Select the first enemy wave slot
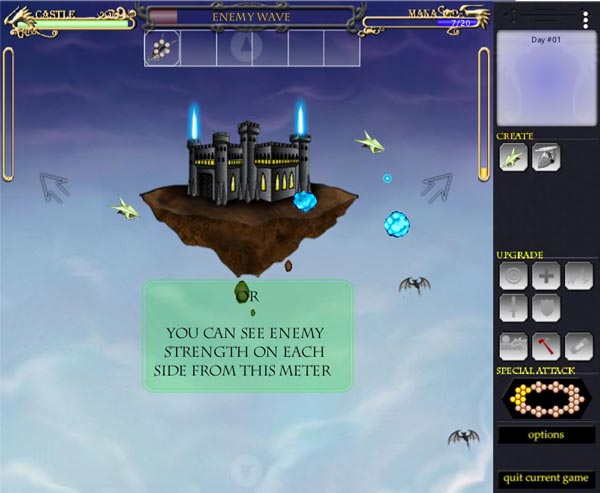 [163, 48]
